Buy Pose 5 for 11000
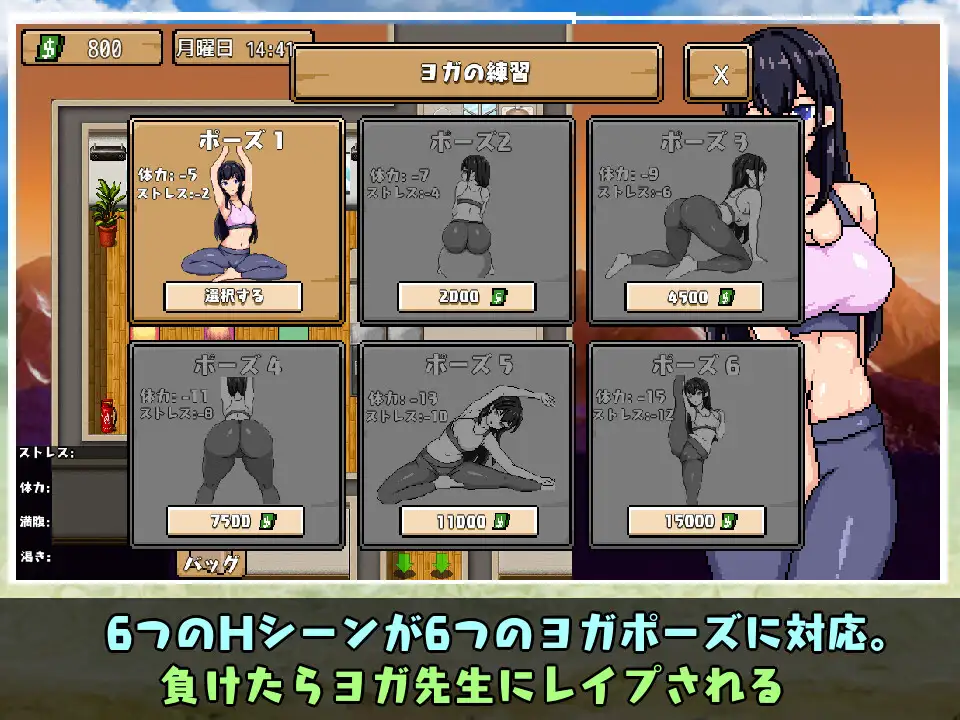 [468, 521]
